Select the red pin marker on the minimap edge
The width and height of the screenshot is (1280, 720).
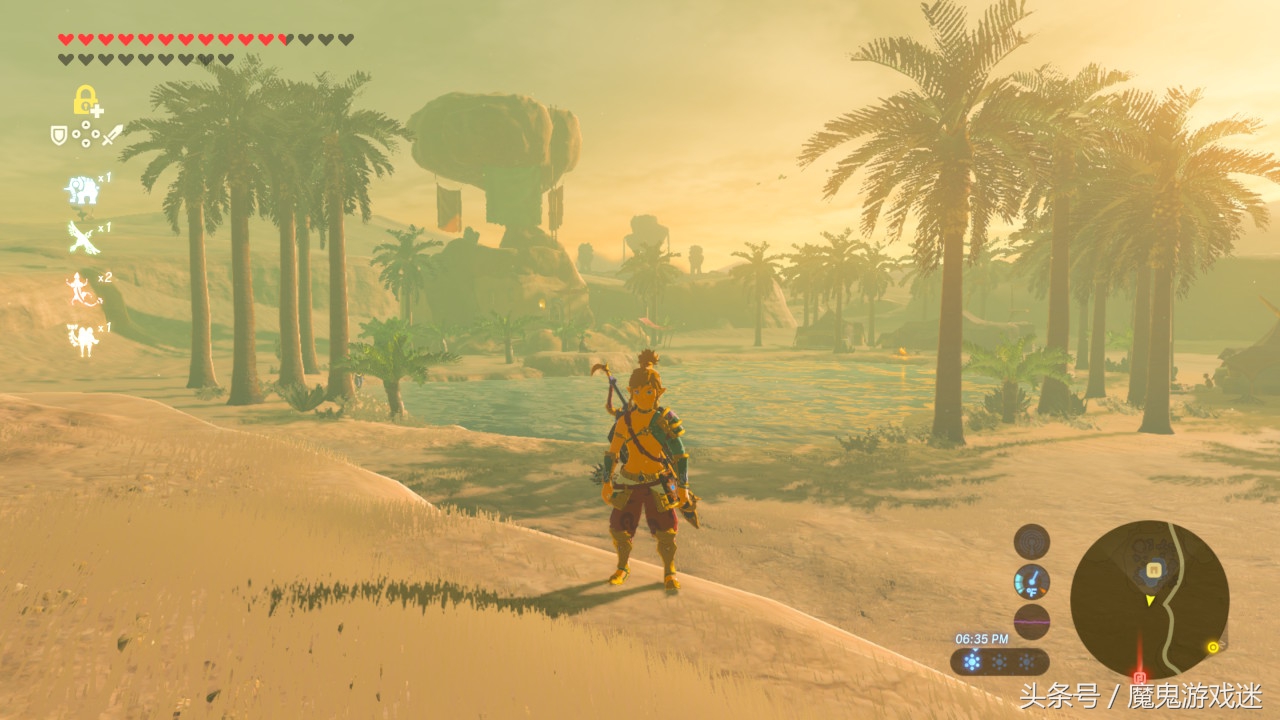pyautogui.click(x=1138, y=675)
